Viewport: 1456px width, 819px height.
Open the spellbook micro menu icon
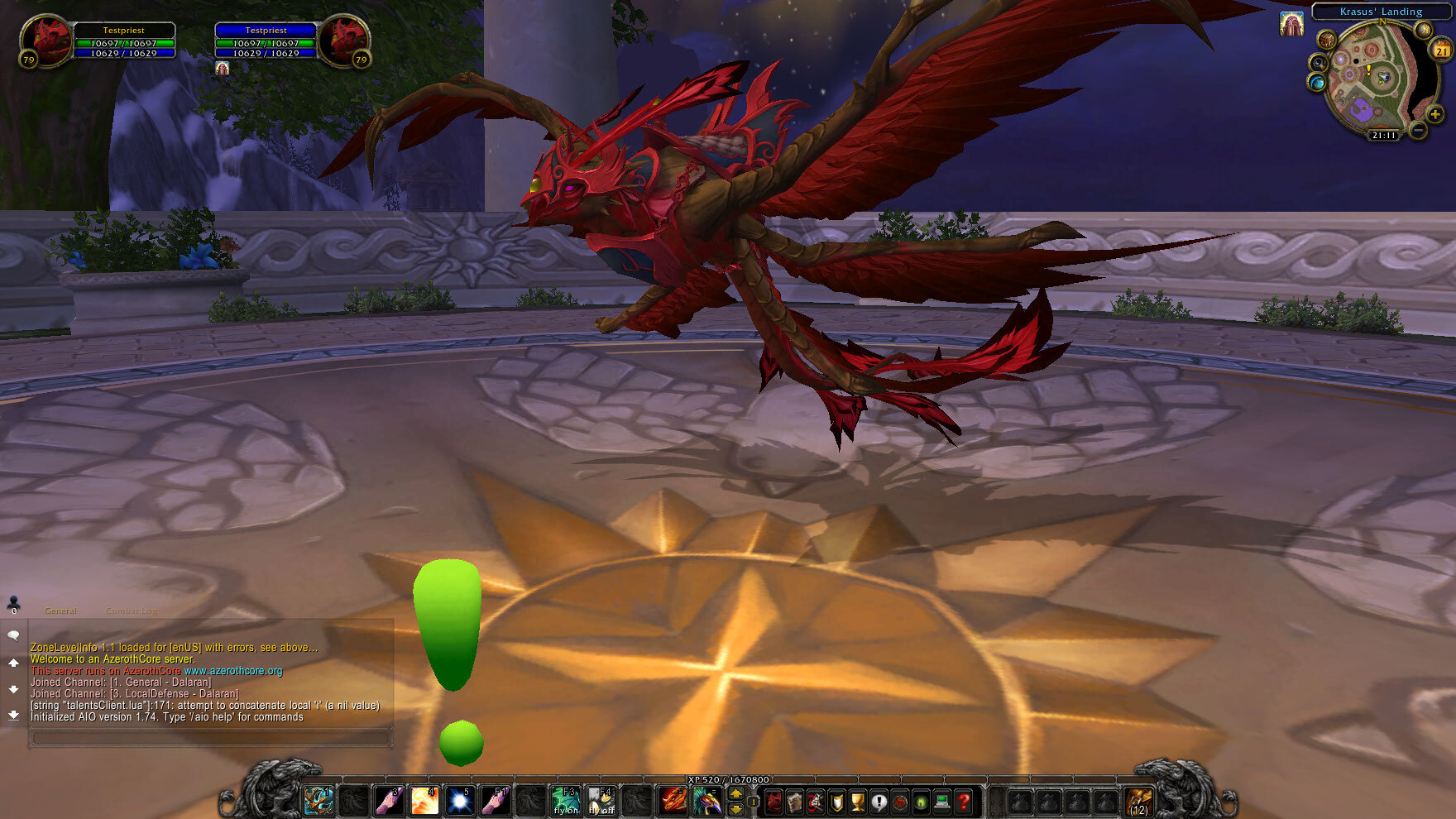coord(796,802)
